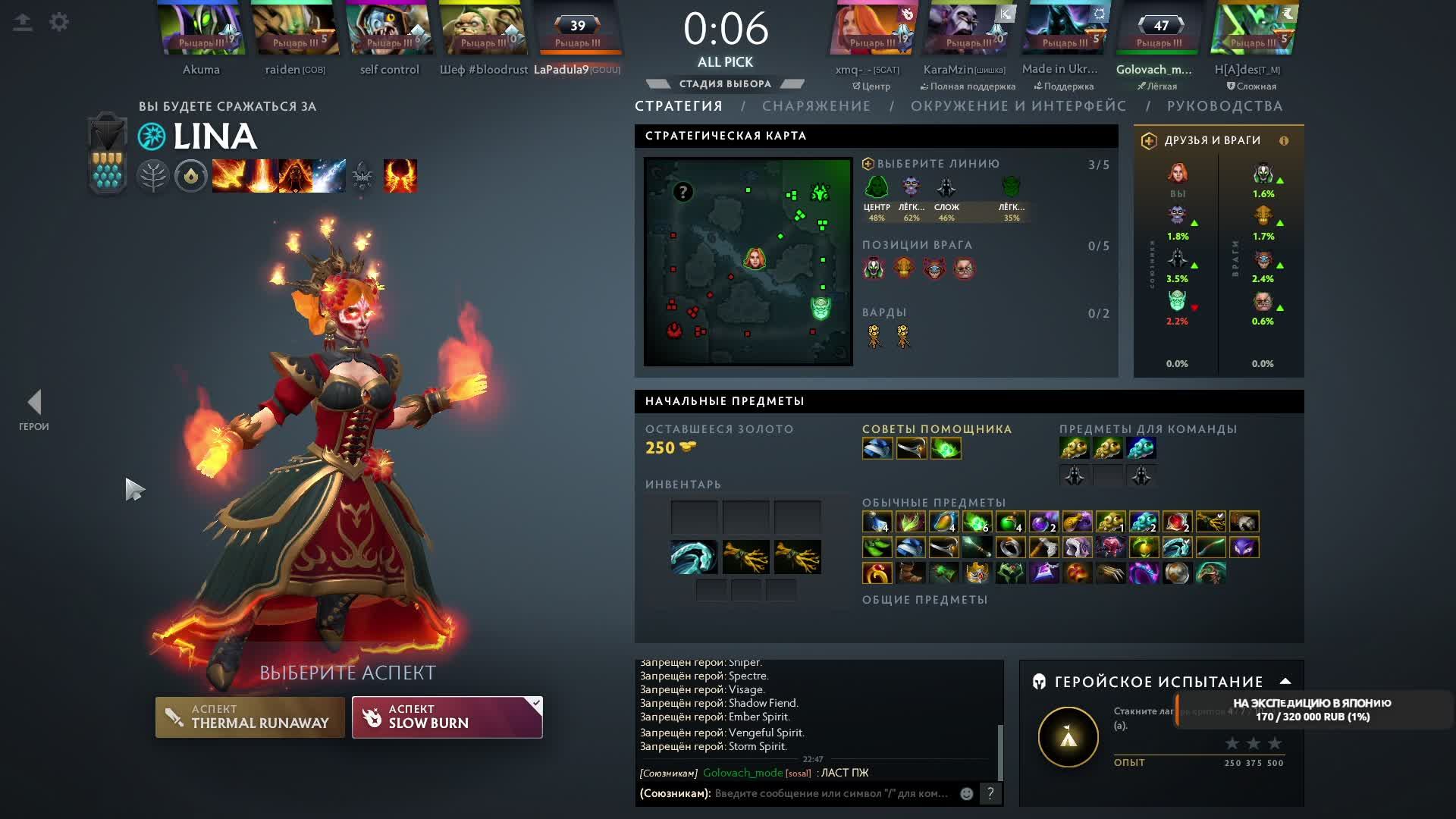The image size is (1456, 819).
Task: Click the strategic minimap
Action: coord(748,262)
